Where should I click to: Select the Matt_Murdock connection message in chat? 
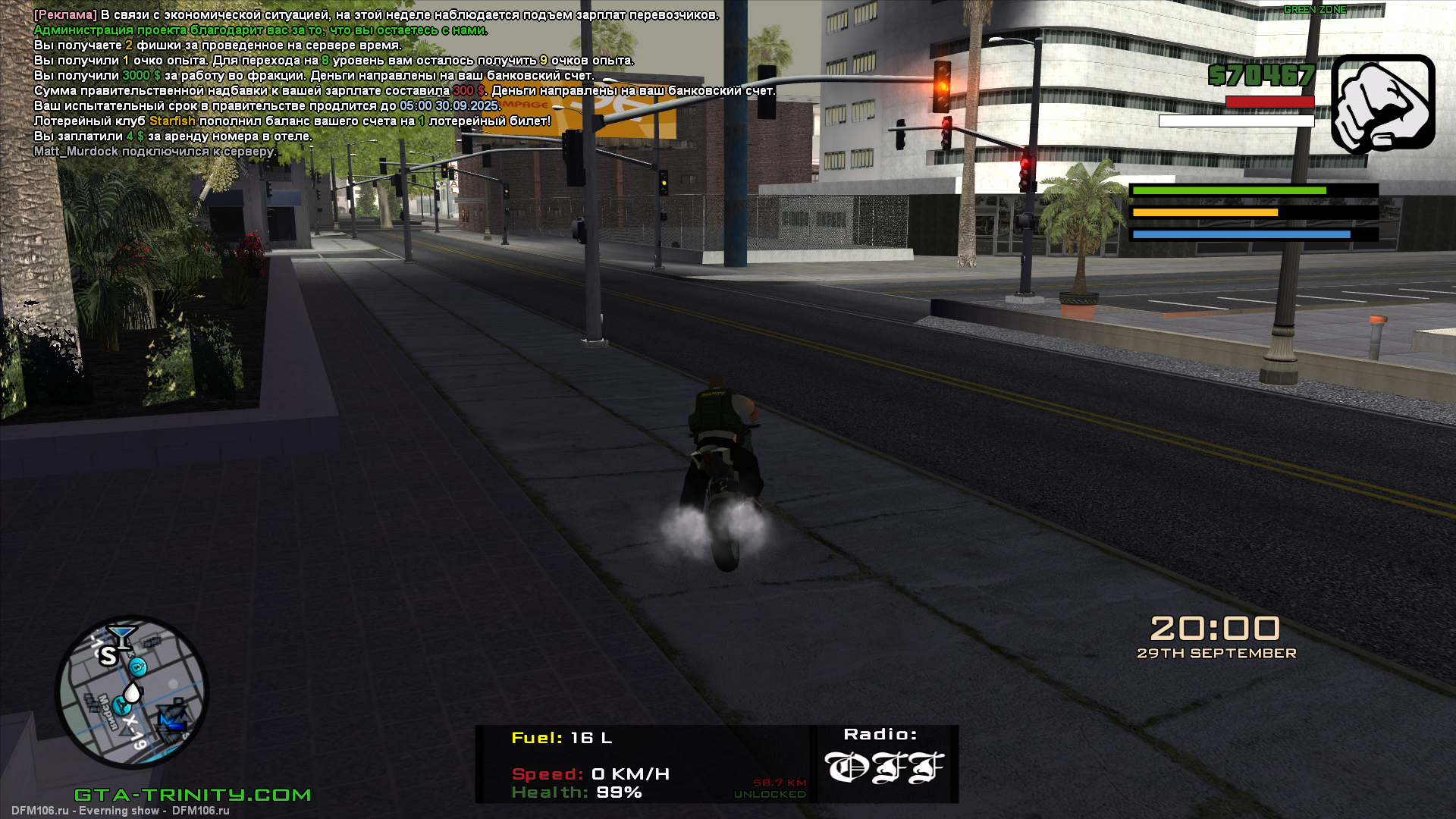[155, 152]
